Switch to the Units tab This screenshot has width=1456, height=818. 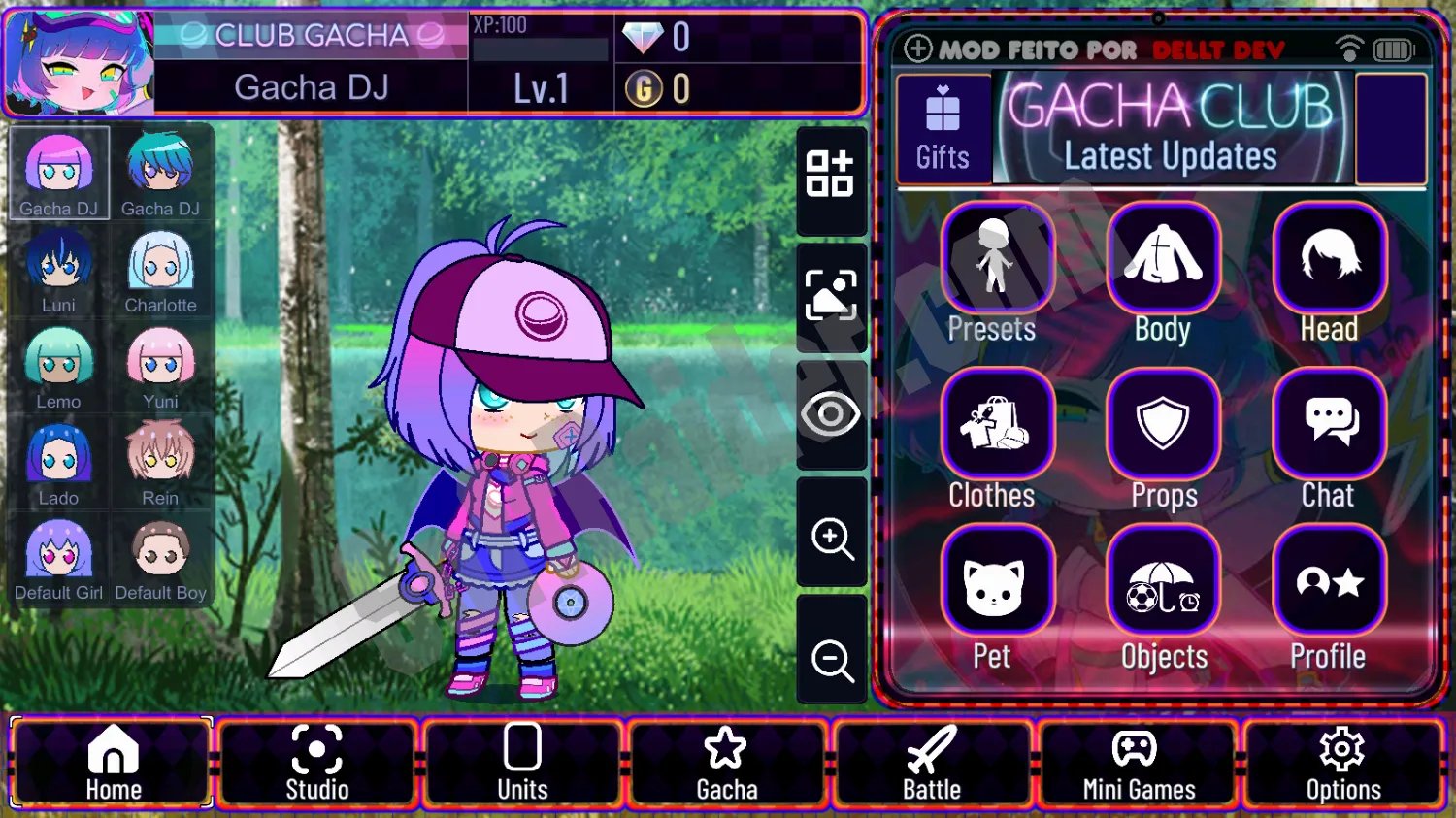[522, 763]
